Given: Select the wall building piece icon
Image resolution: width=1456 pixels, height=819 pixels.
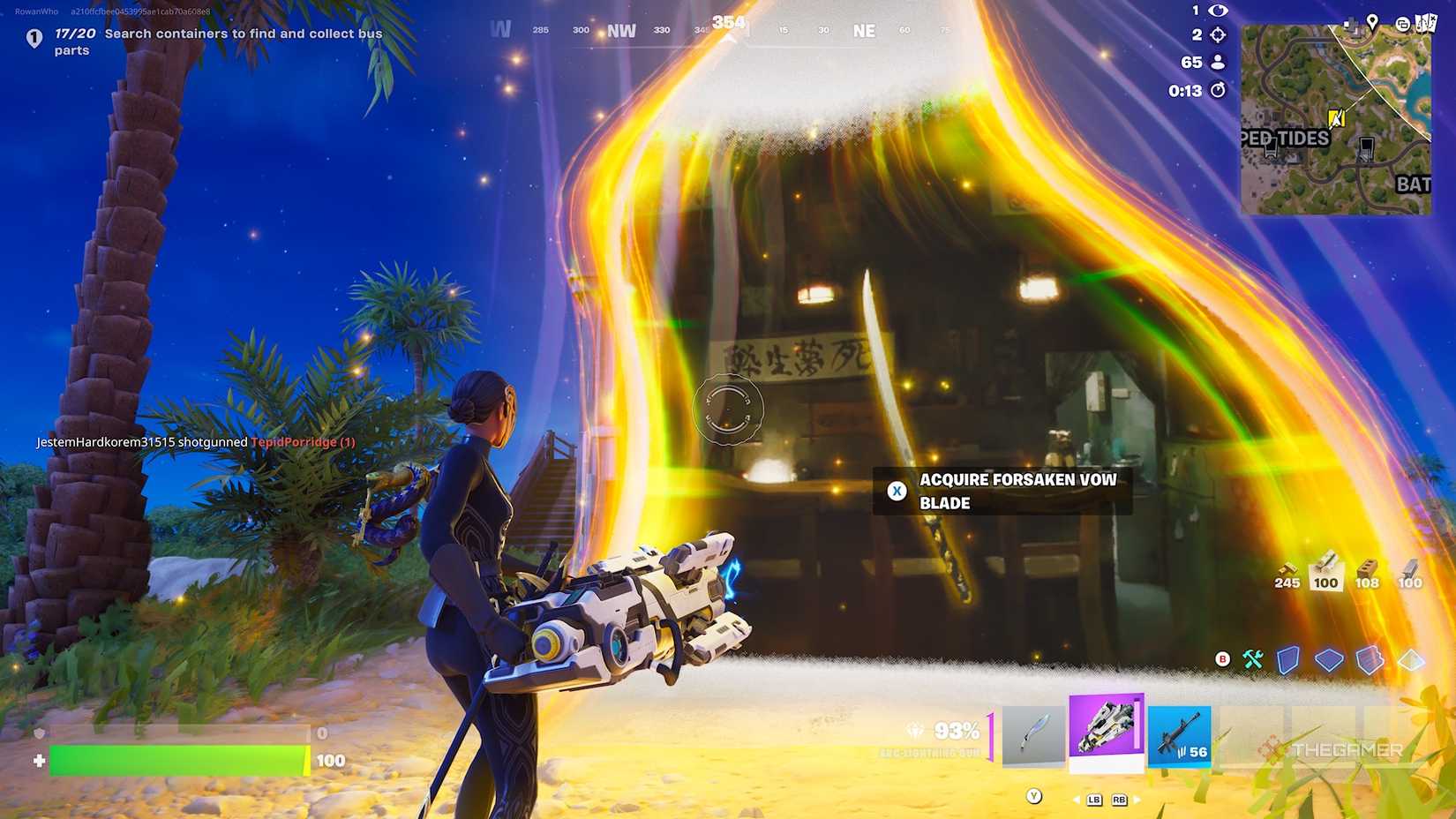Looking at the screenshot, I should pyautogui.click(x=1287, y=659).
